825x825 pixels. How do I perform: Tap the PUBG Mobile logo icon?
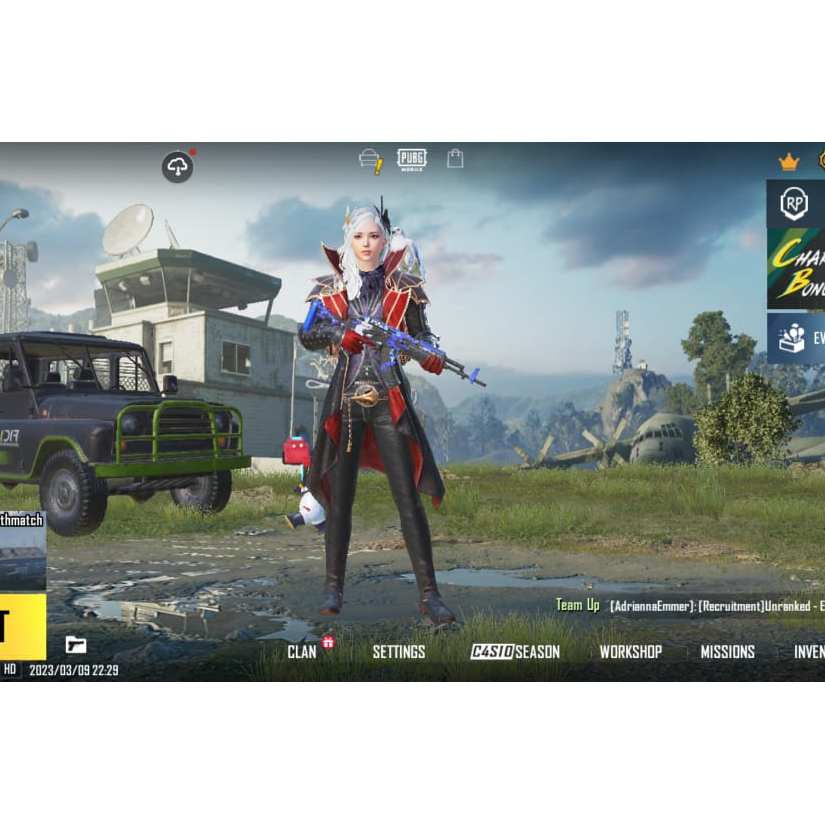(411, 159)
